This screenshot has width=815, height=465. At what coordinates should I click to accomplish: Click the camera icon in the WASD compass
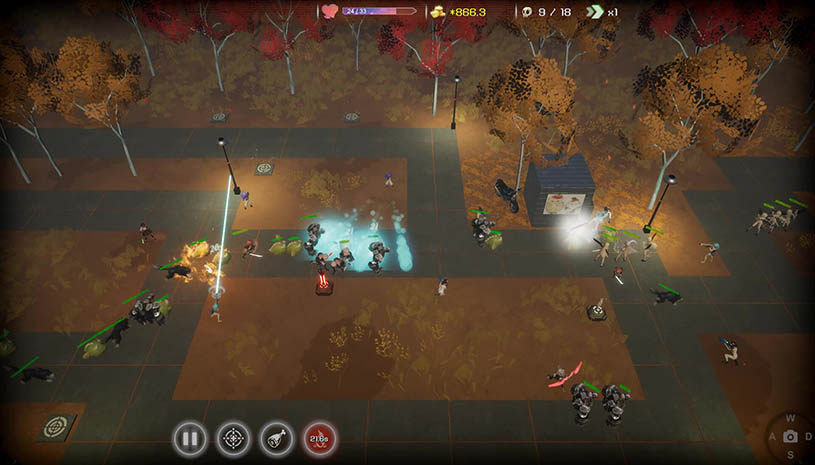click(791, 437)
